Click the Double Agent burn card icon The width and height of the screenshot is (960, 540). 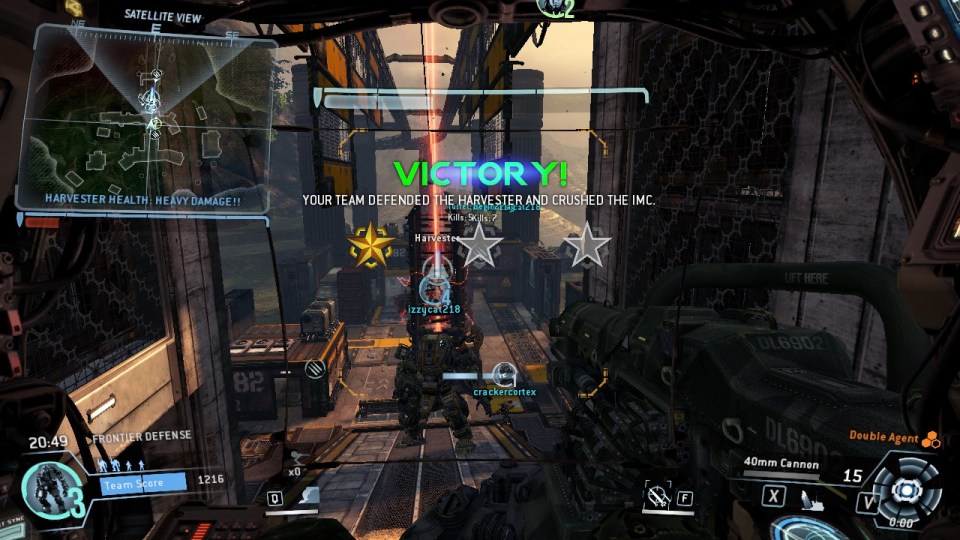pyautogui.click(x=930, y=437)
